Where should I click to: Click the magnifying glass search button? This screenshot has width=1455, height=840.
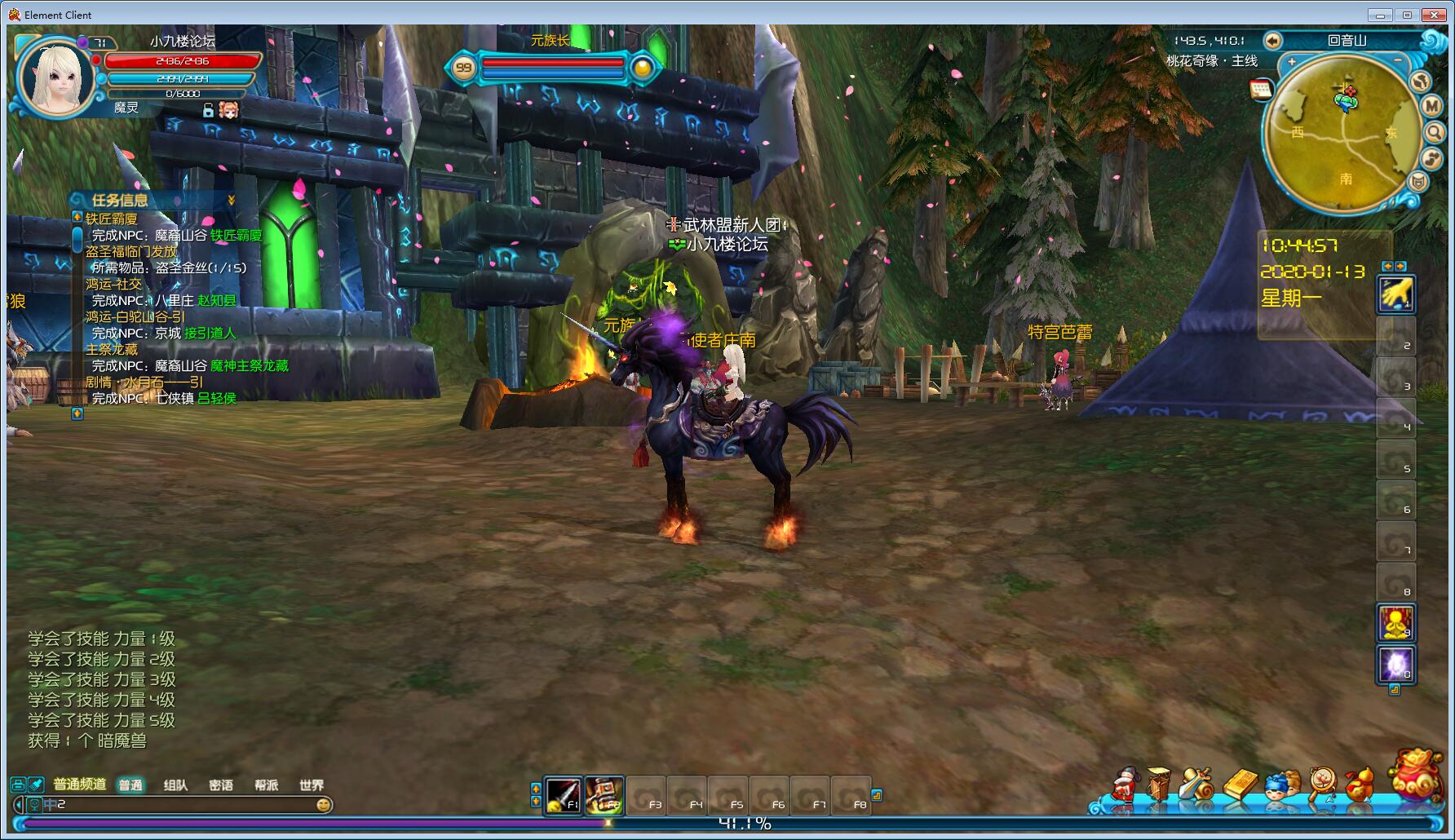click(1435, 132)
